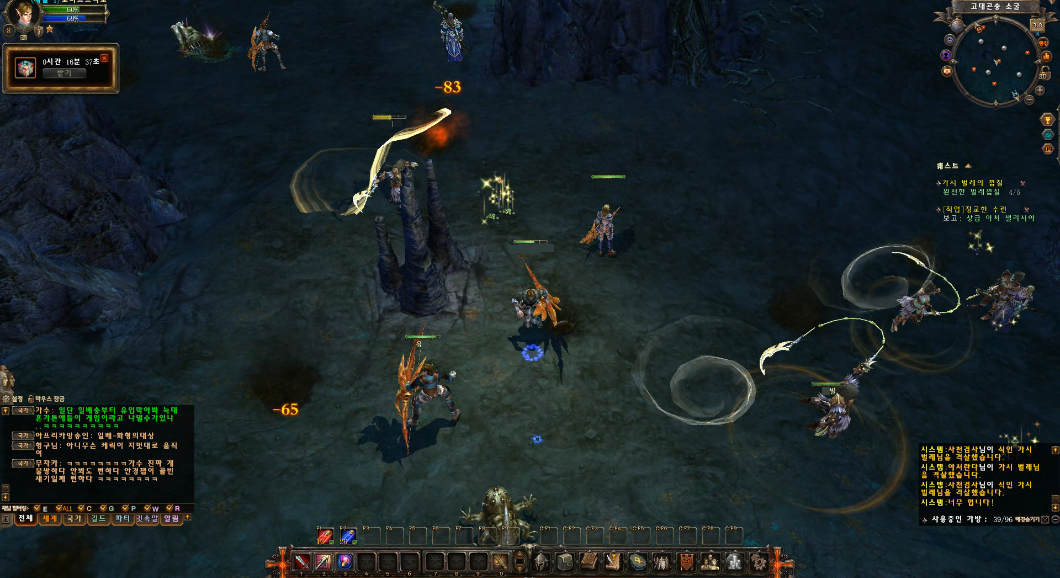
Task: Open chat 설정 settings gear
Action: point(5,398)
